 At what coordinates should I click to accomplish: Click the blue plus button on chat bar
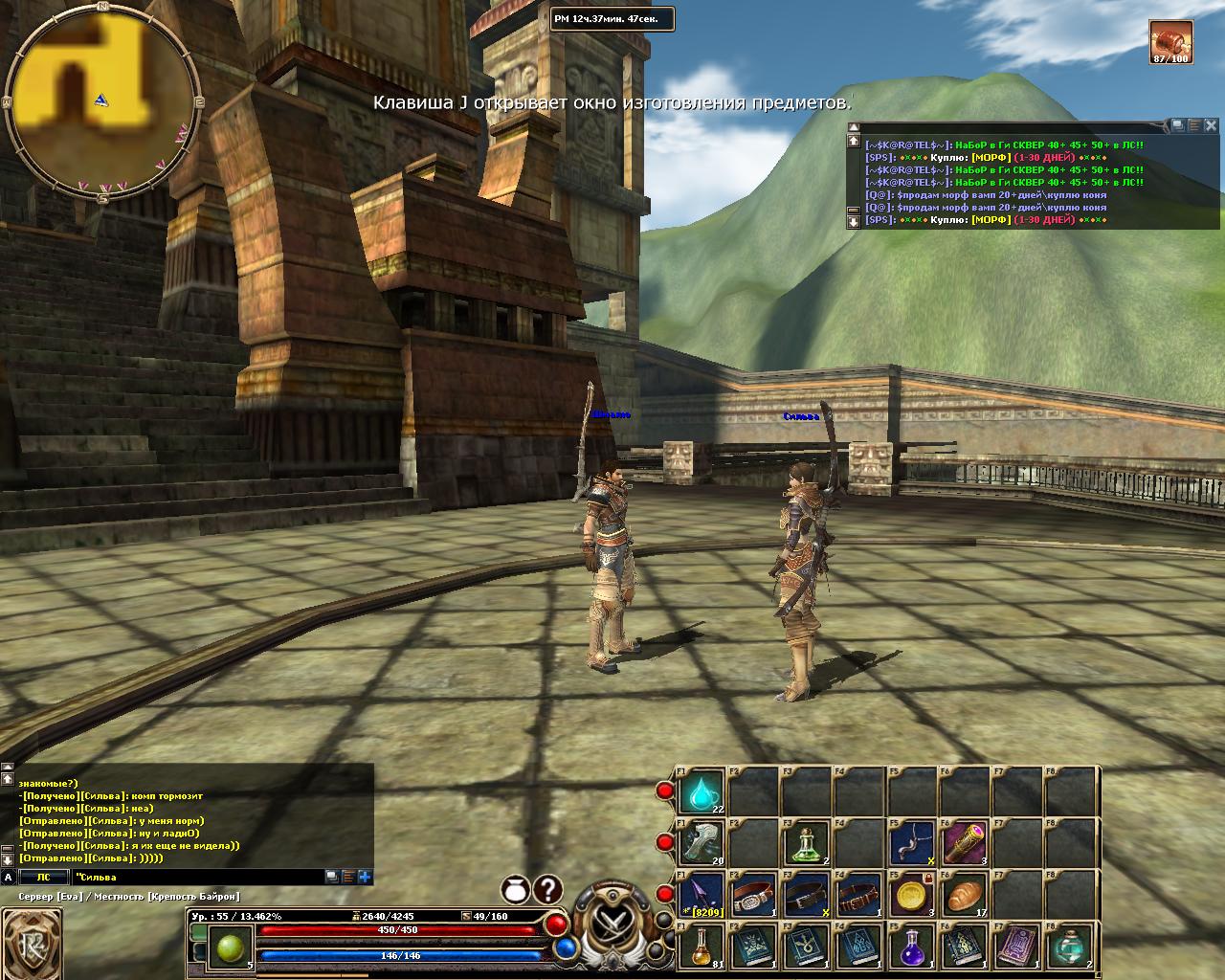pyautogui.click(x=365, y=877)
